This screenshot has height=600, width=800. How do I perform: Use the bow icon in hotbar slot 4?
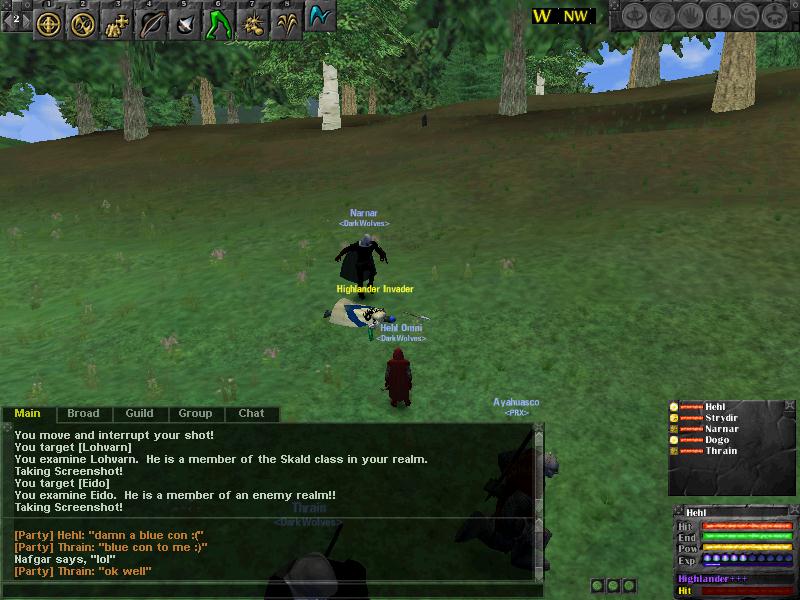(152, 23)
